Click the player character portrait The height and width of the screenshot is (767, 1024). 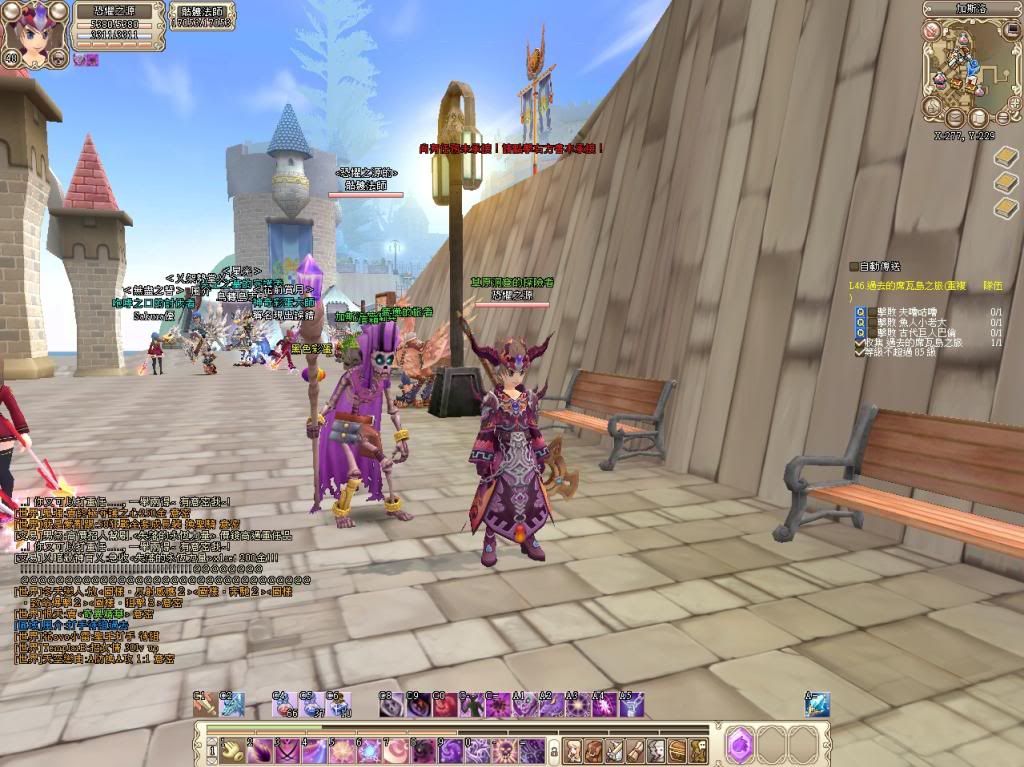33,30
